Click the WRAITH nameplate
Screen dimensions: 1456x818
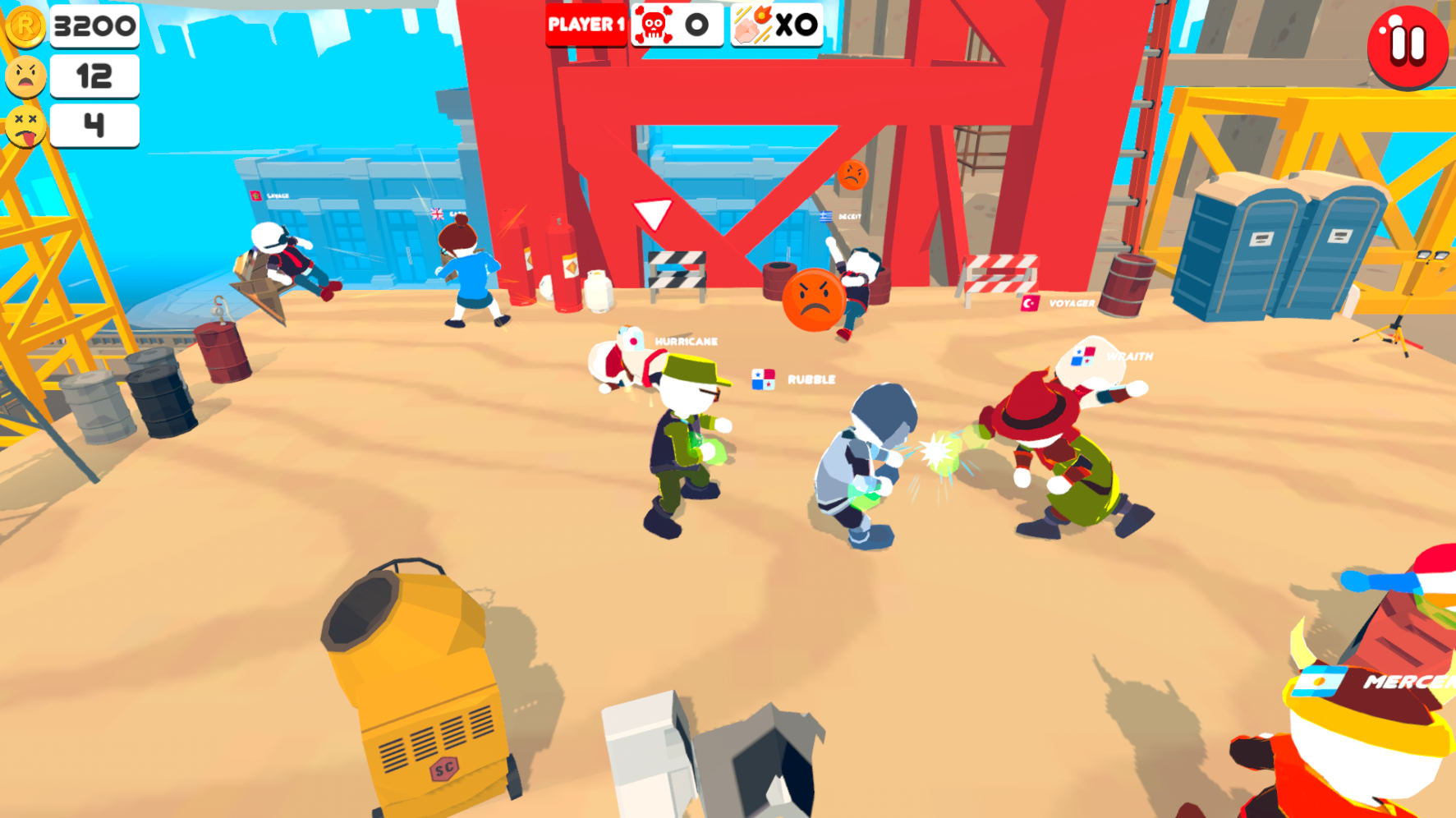(x=1129, y=356)
